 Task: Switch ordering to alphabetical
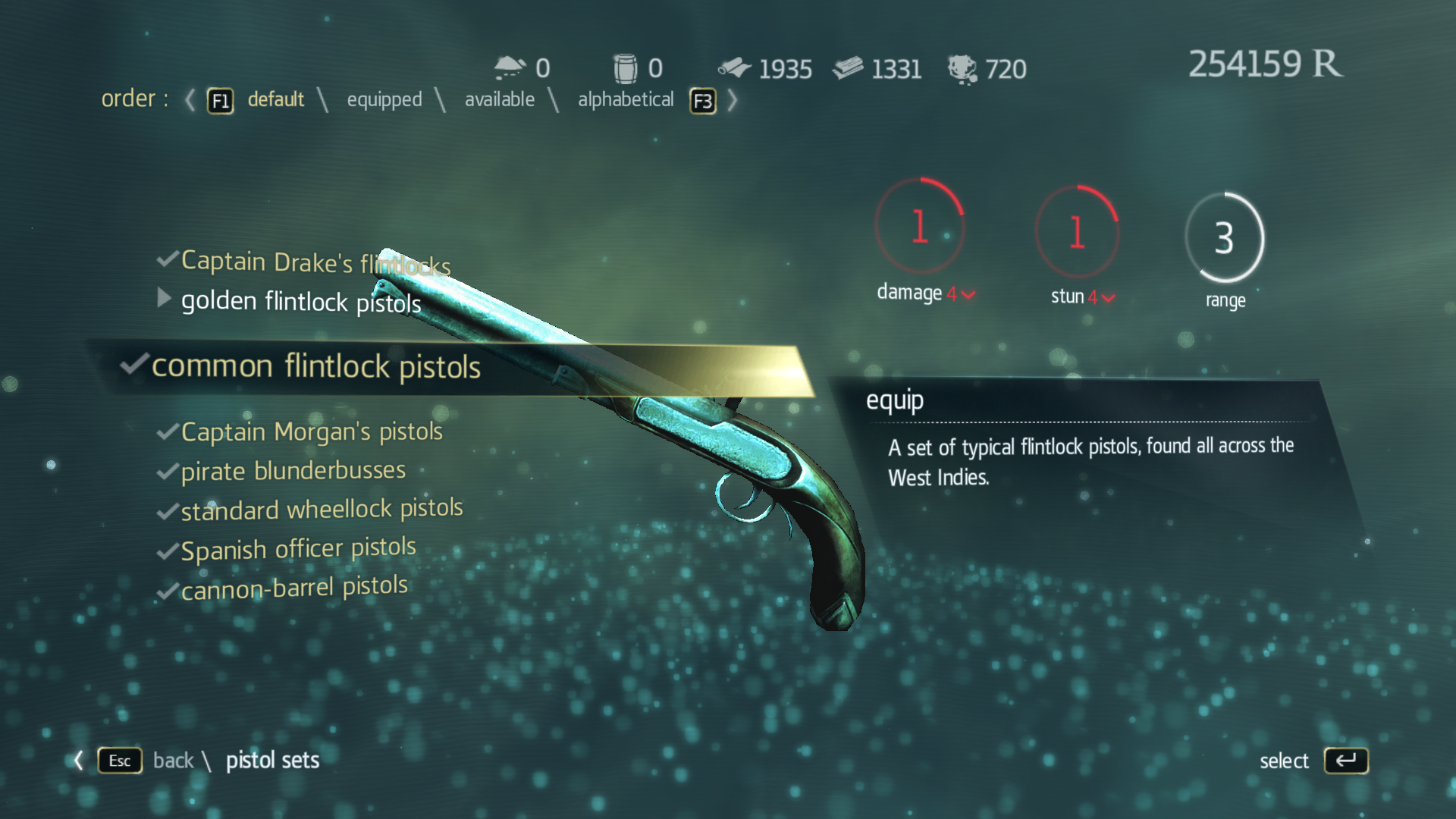[626, 99]
